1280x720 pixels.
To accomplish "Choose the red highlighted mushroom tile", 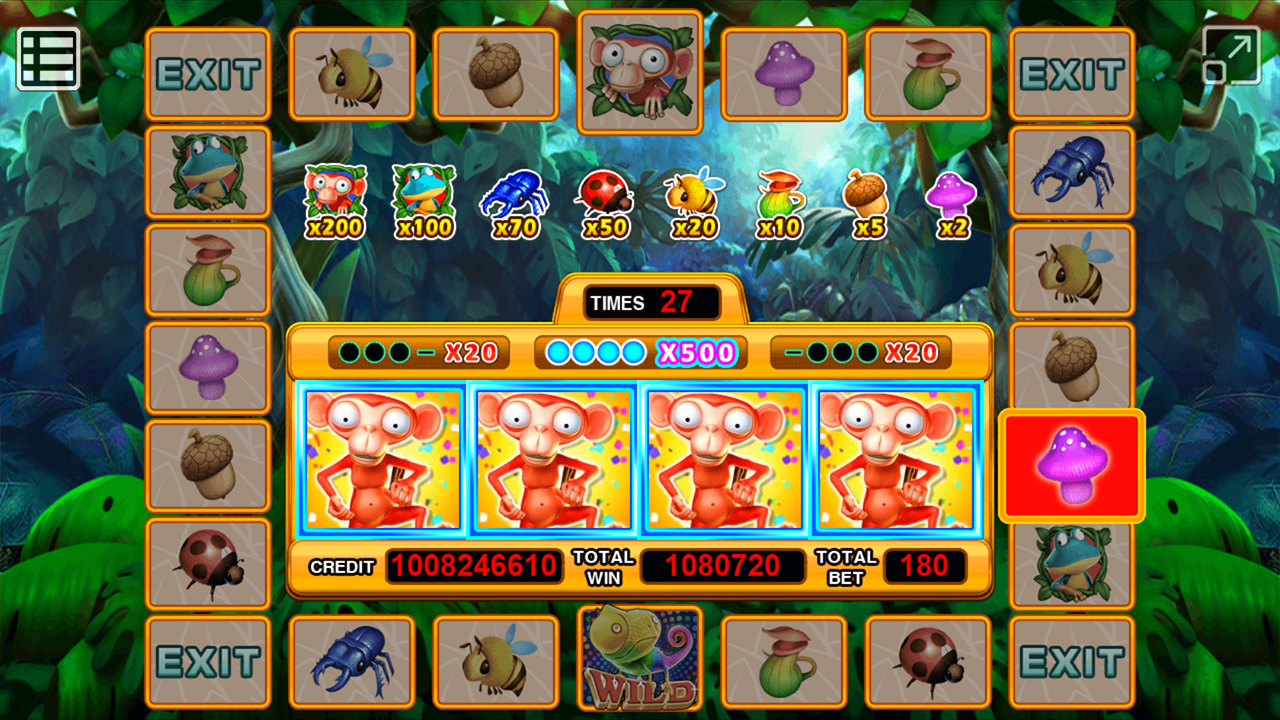I will pos(1071,465).
